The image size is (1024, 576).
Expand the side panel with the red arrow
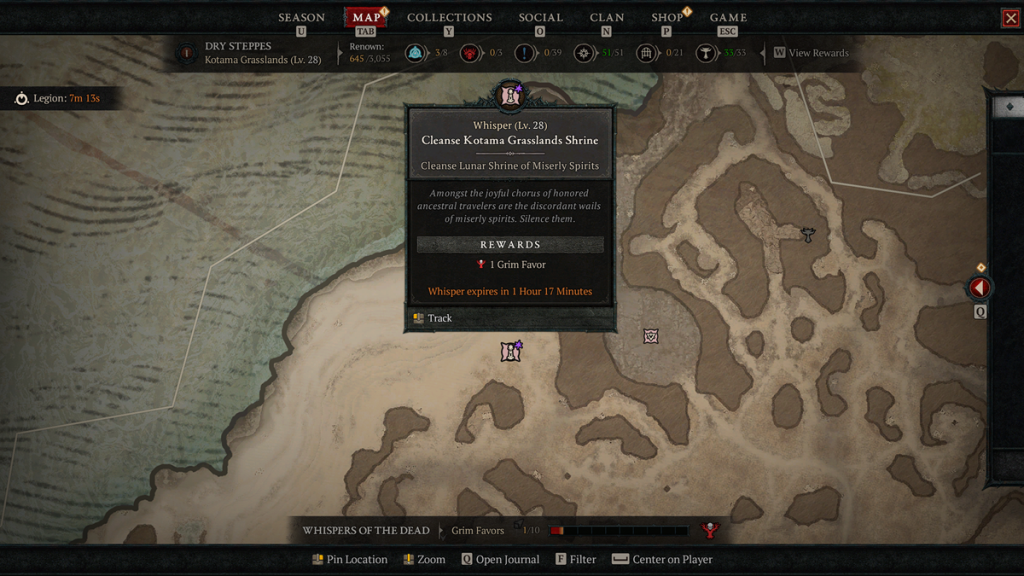tap(979, 288)
